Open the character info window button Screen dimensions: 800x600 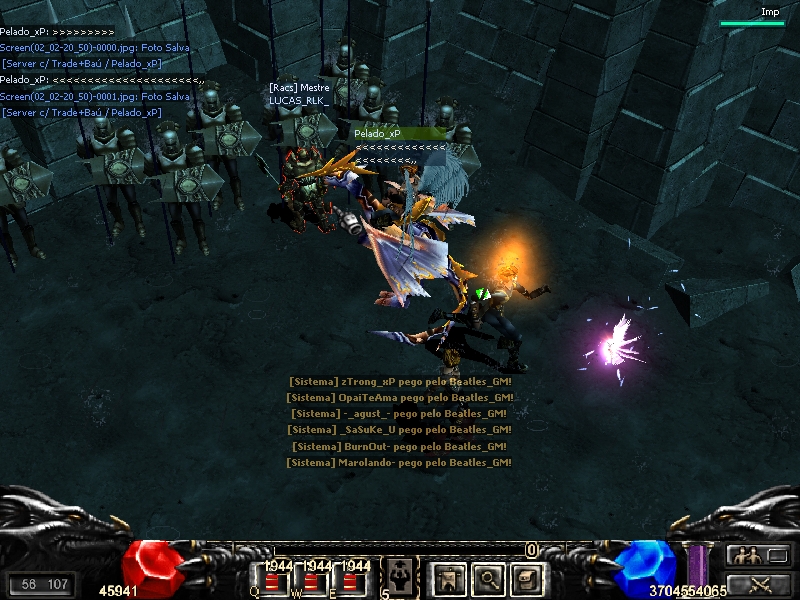point(448,578)
